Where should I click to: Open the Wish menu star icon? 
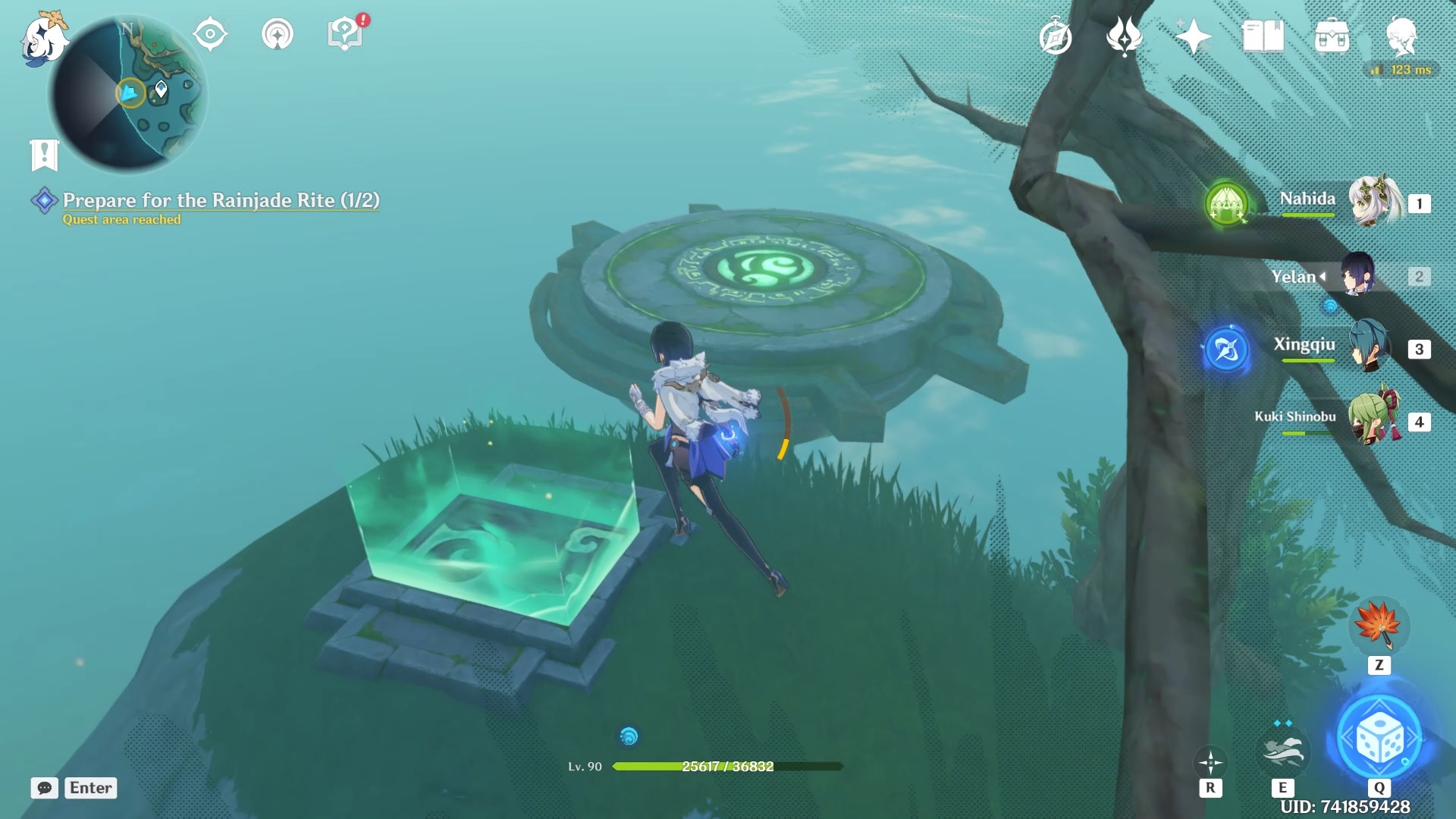(x=1194, y=34)
